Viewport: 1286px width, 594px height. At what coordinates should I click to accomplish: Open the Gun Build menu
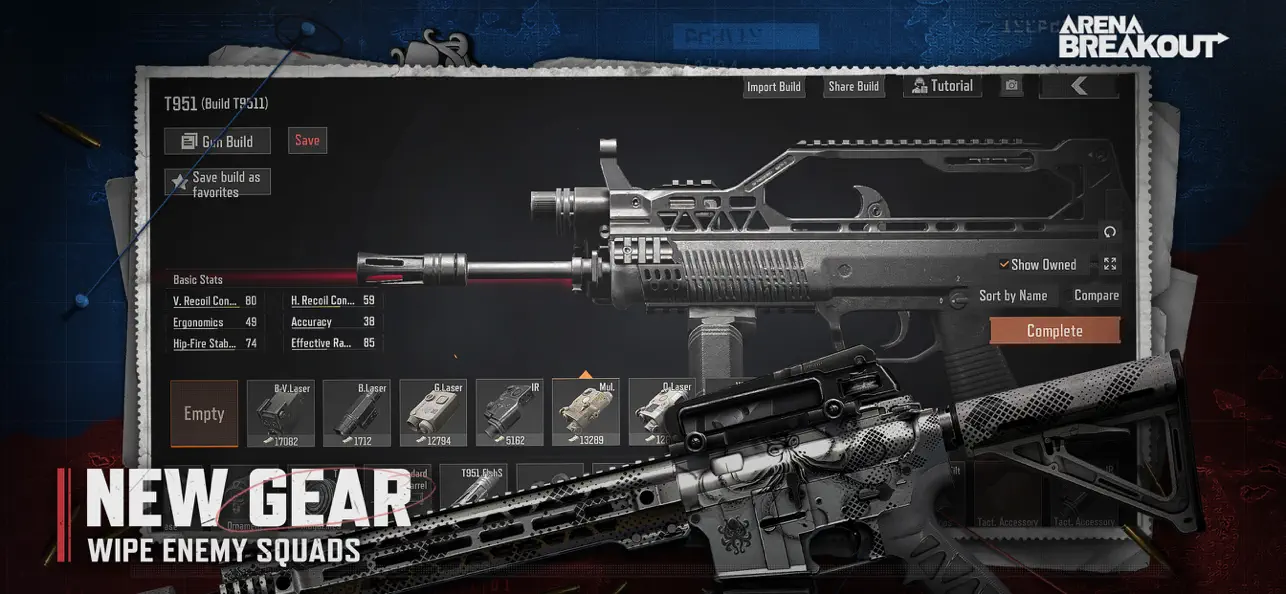point(217,141)
